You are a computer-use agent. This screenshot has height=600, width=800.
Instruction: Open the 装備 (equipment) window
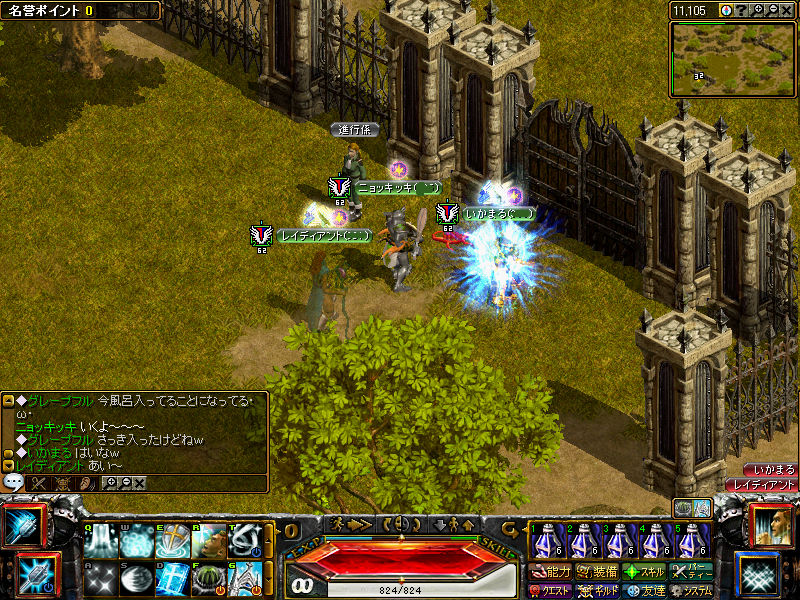596,572
